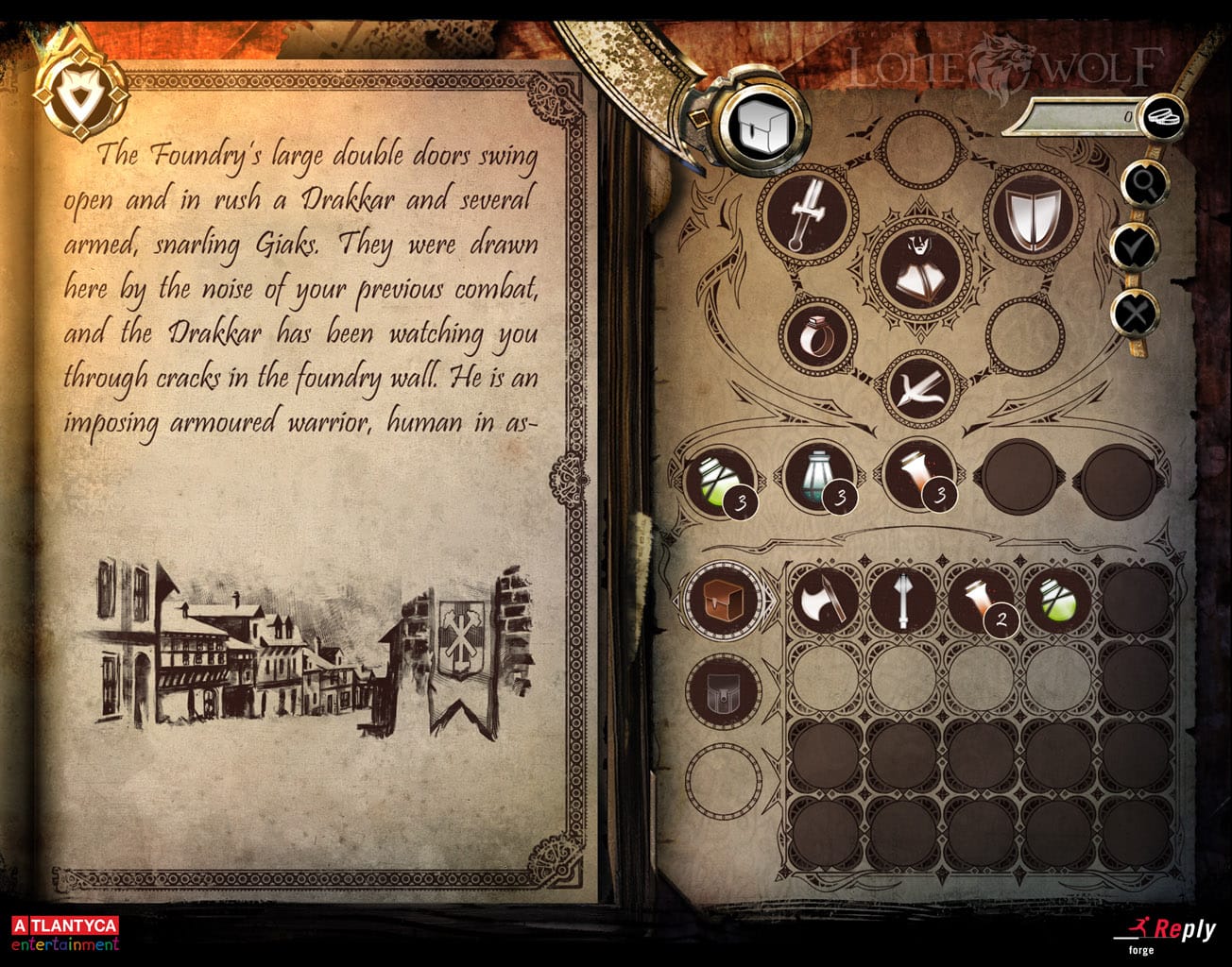Click the battle axe in the backpack
The width and height of the screenshot is (1232, 967).
[824, 600]
